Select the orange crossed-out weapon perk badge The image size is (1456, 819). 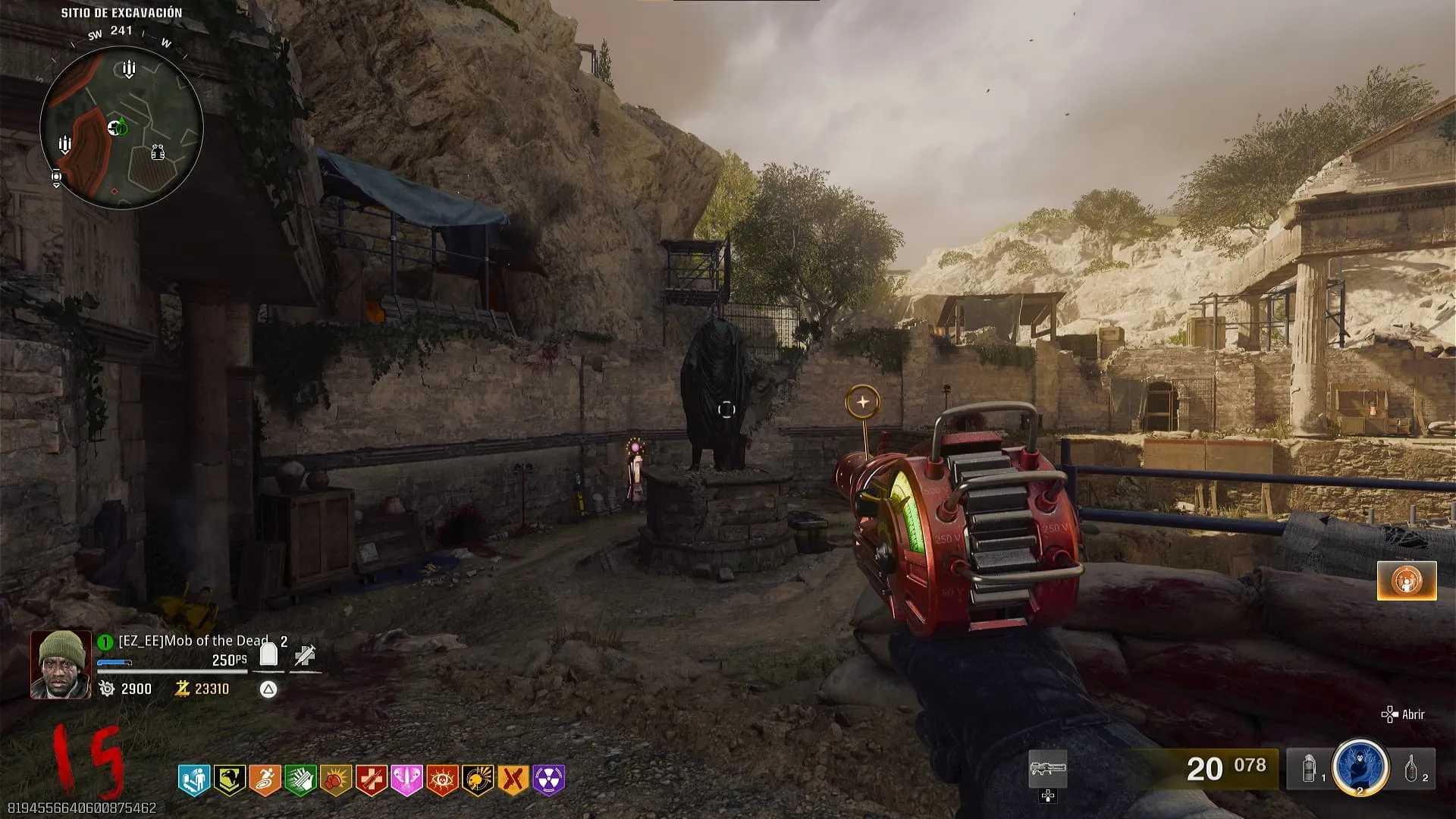click(x=513, y=780)
